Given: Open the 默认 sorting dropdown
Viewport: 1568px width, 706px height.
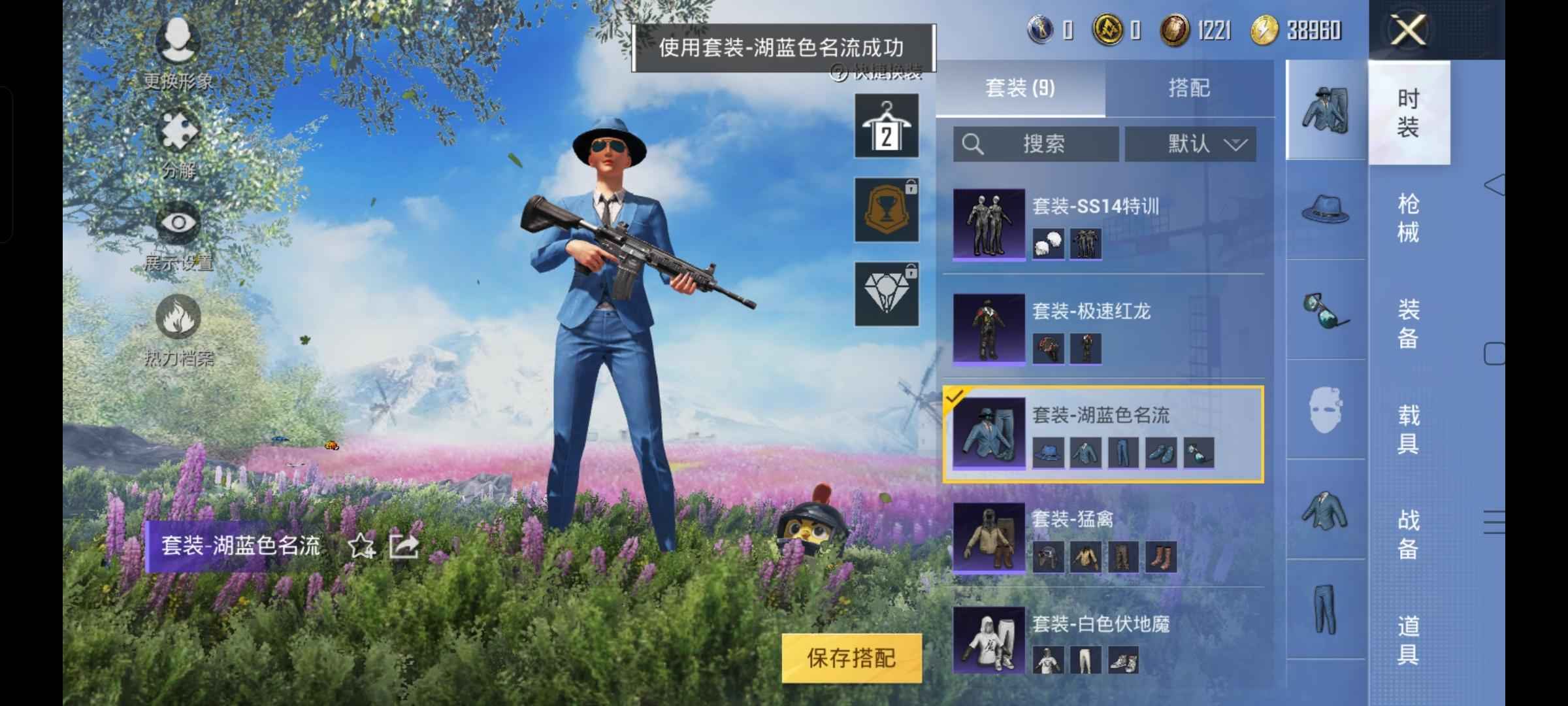Looking at the screenshot, I should click(x=1190, y=144).
